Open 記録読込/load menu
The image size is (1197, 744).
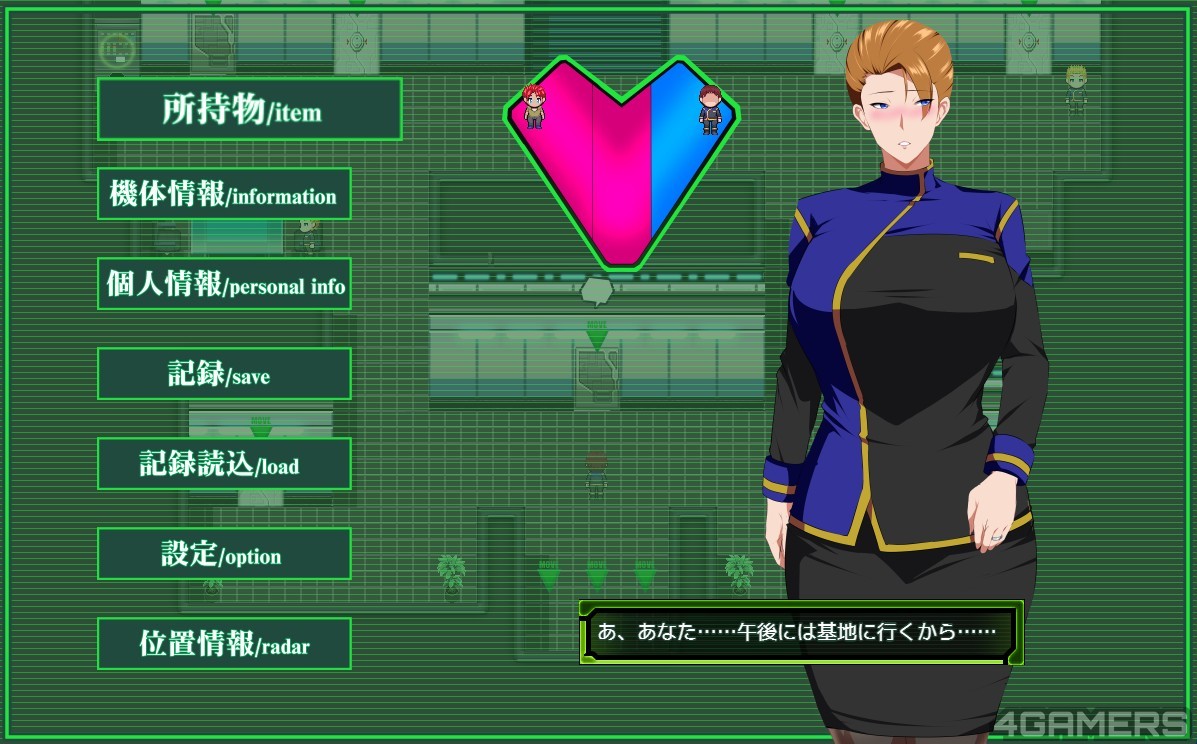pos(224,464)
